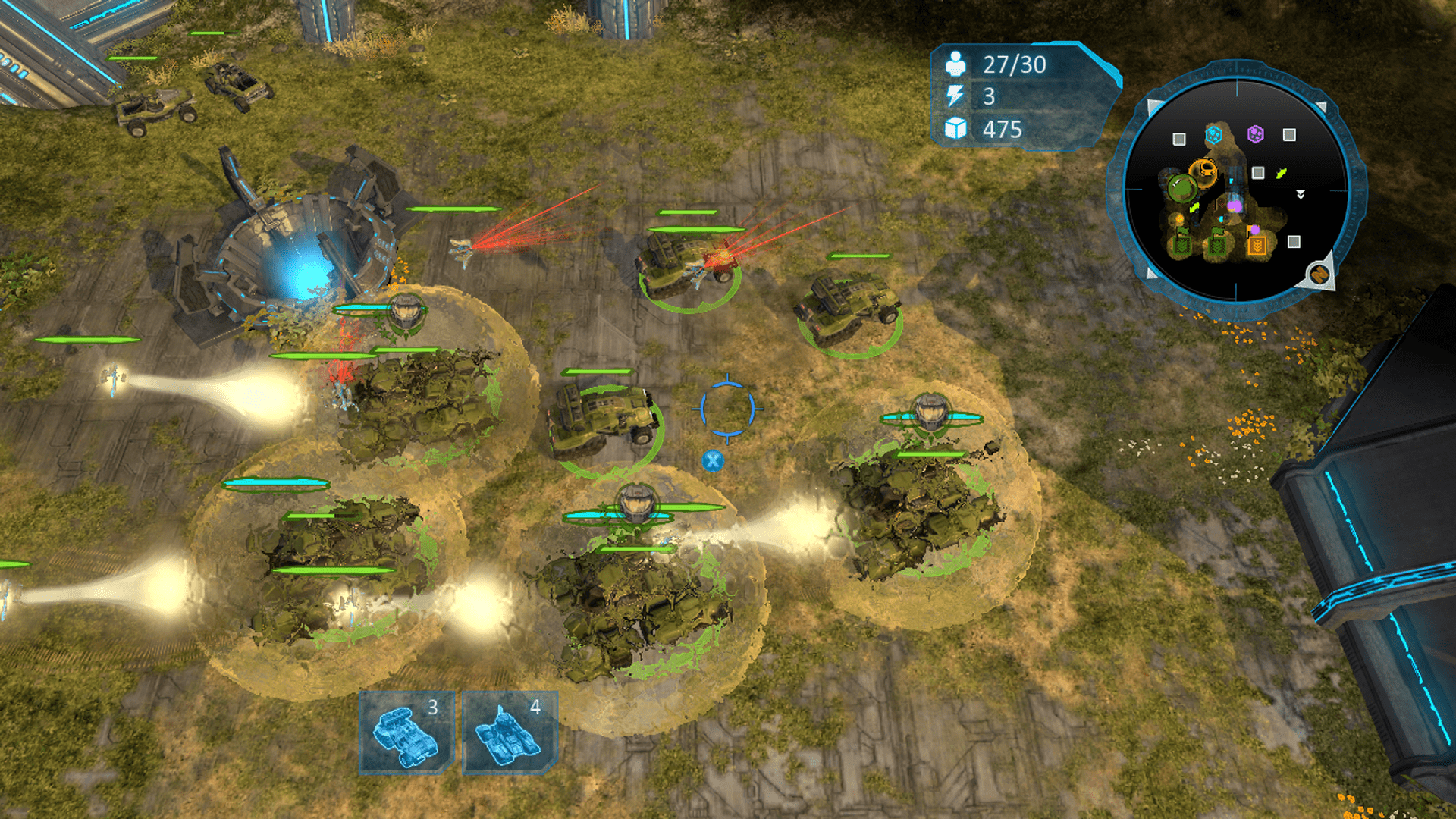Viewport: 1456px width, 819px height.
Task: Jump to the green circular base on minimap
Action: pyautogui.click(x=1181, y=187)
